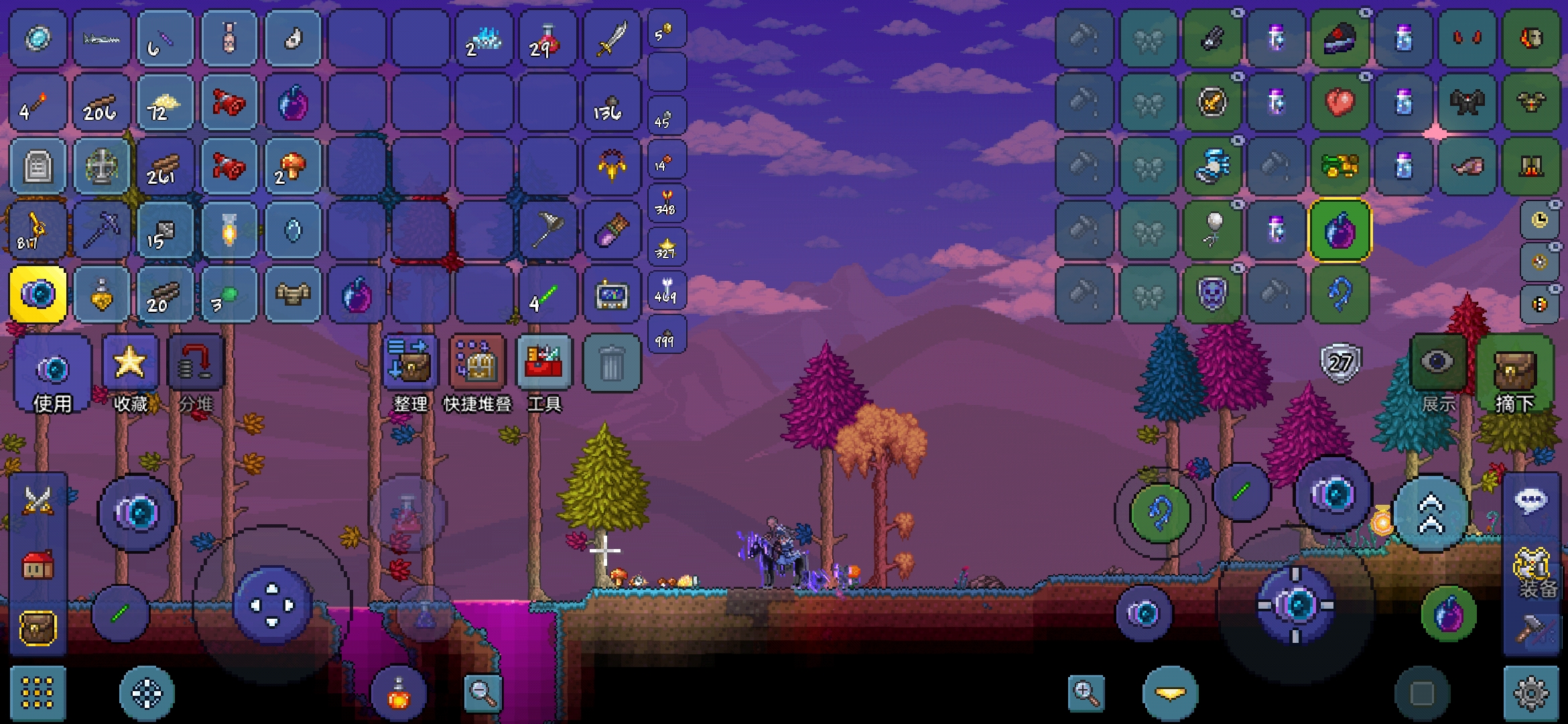Select the tombstone inventory slot
1568x724 pixels.
coord(38,166)
